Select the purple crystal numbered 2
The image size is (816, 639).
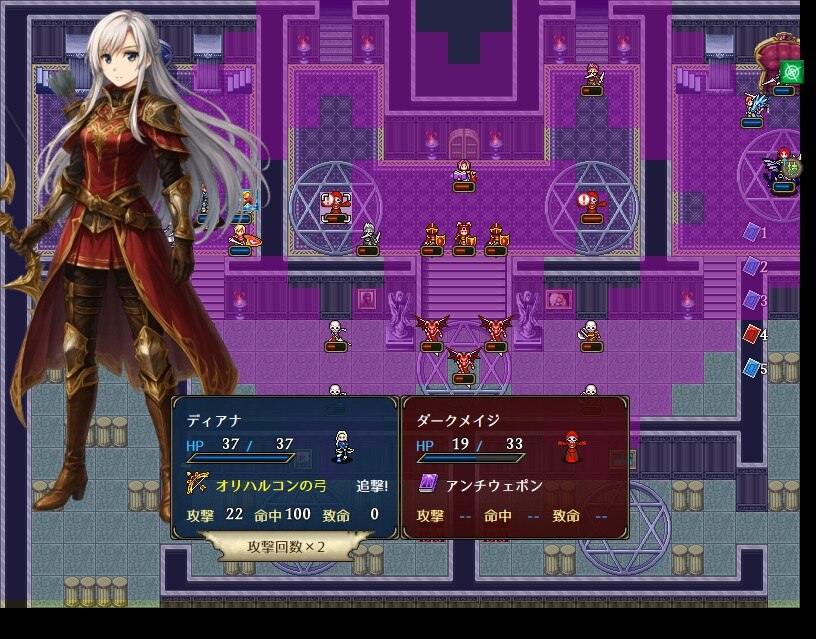coord(752,266)
